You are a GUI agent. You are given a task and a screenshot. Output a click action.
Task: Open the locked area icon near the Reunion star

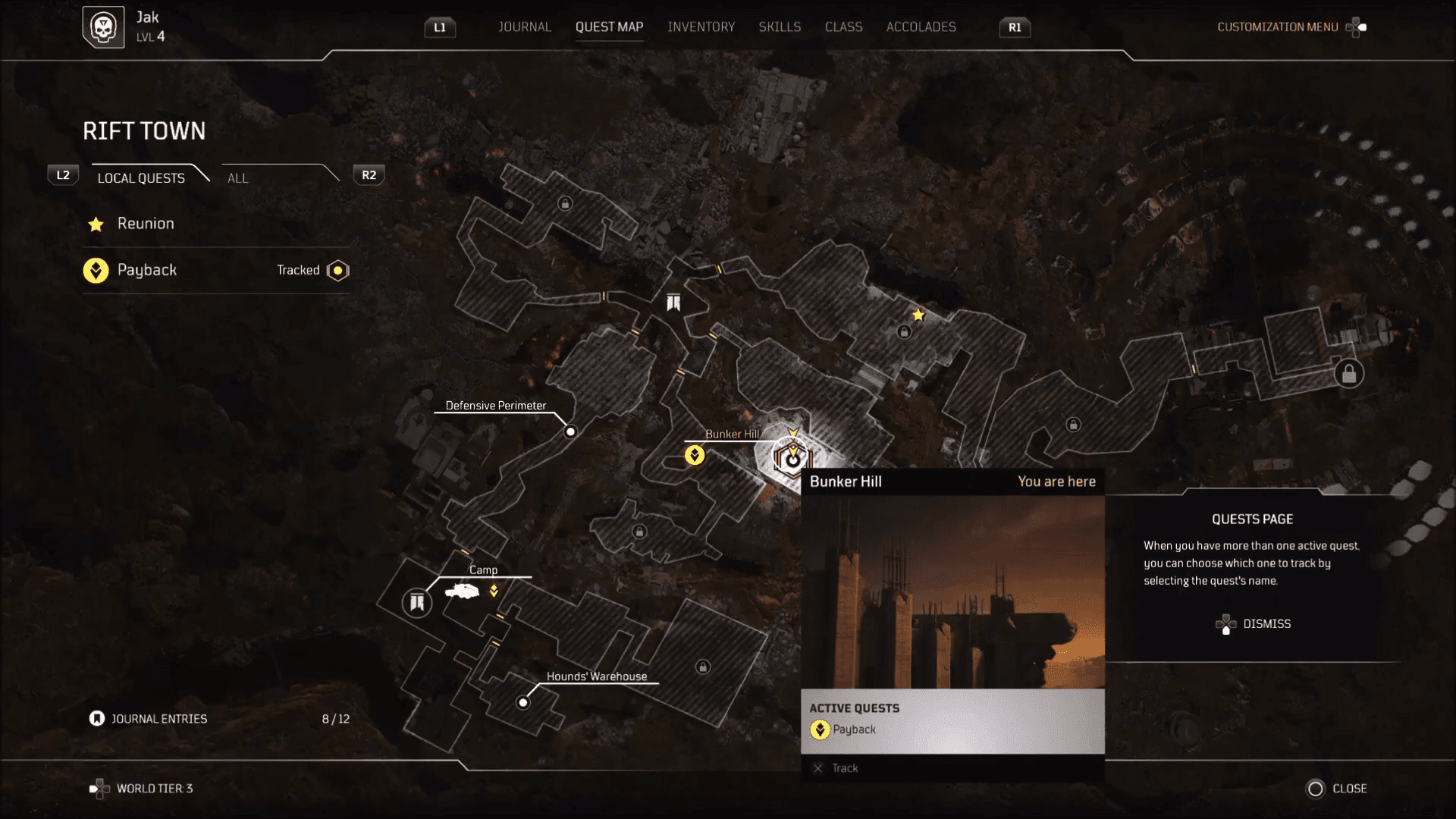(905, 332)
